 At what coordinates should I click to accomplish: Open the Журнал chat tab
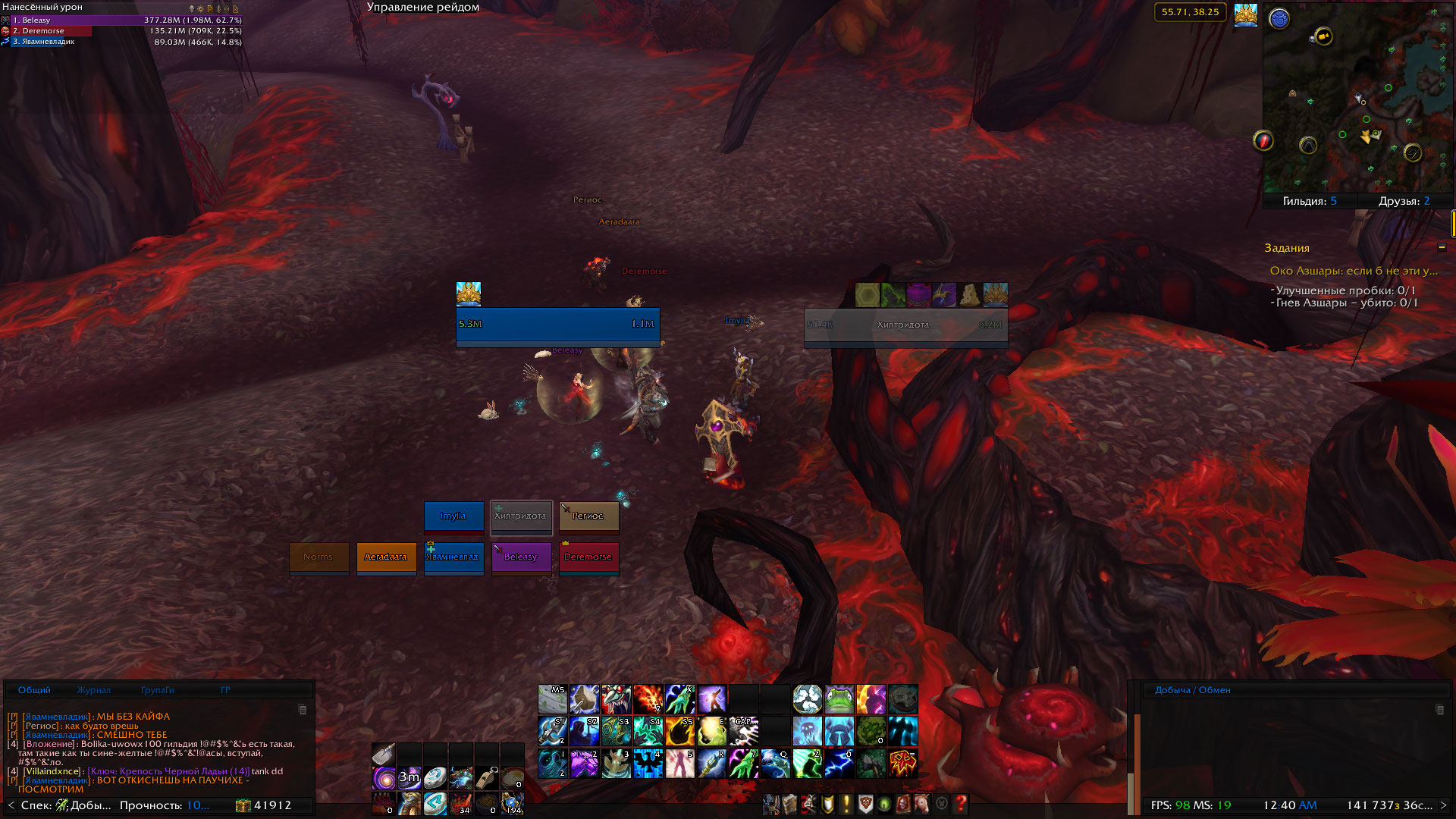(x=93, y=690)
